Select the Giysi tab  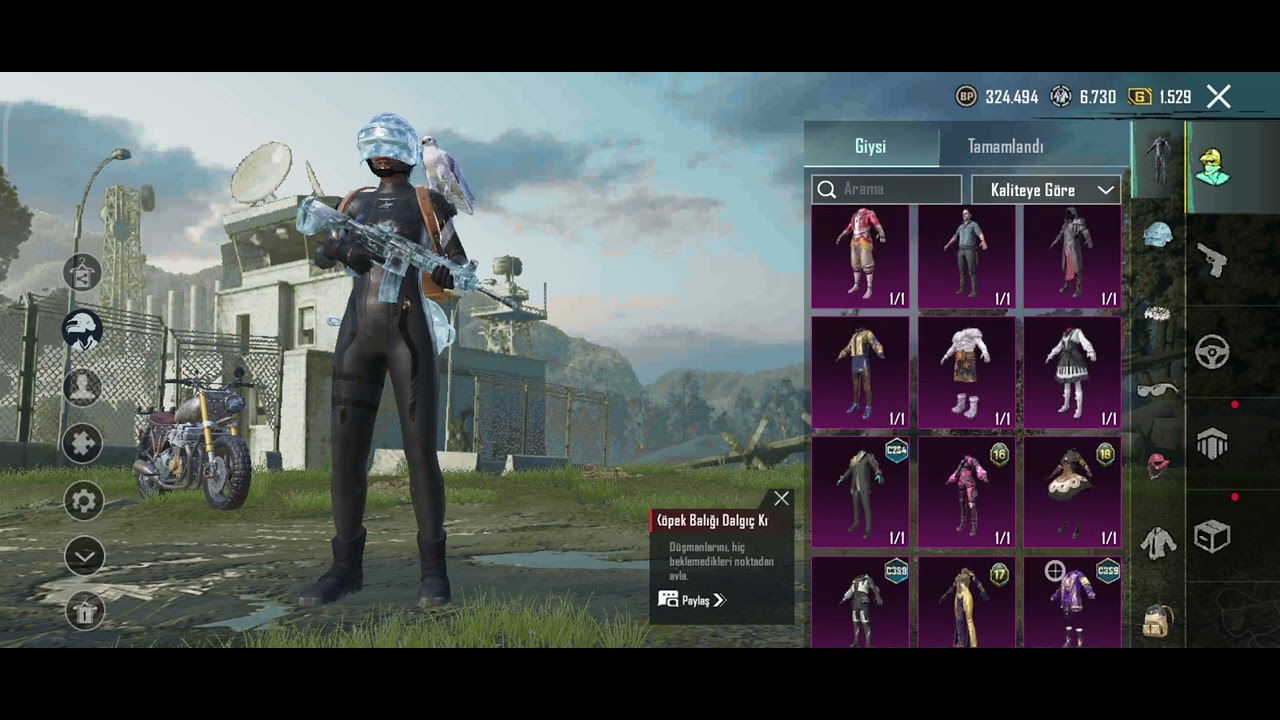click(870, 147)
